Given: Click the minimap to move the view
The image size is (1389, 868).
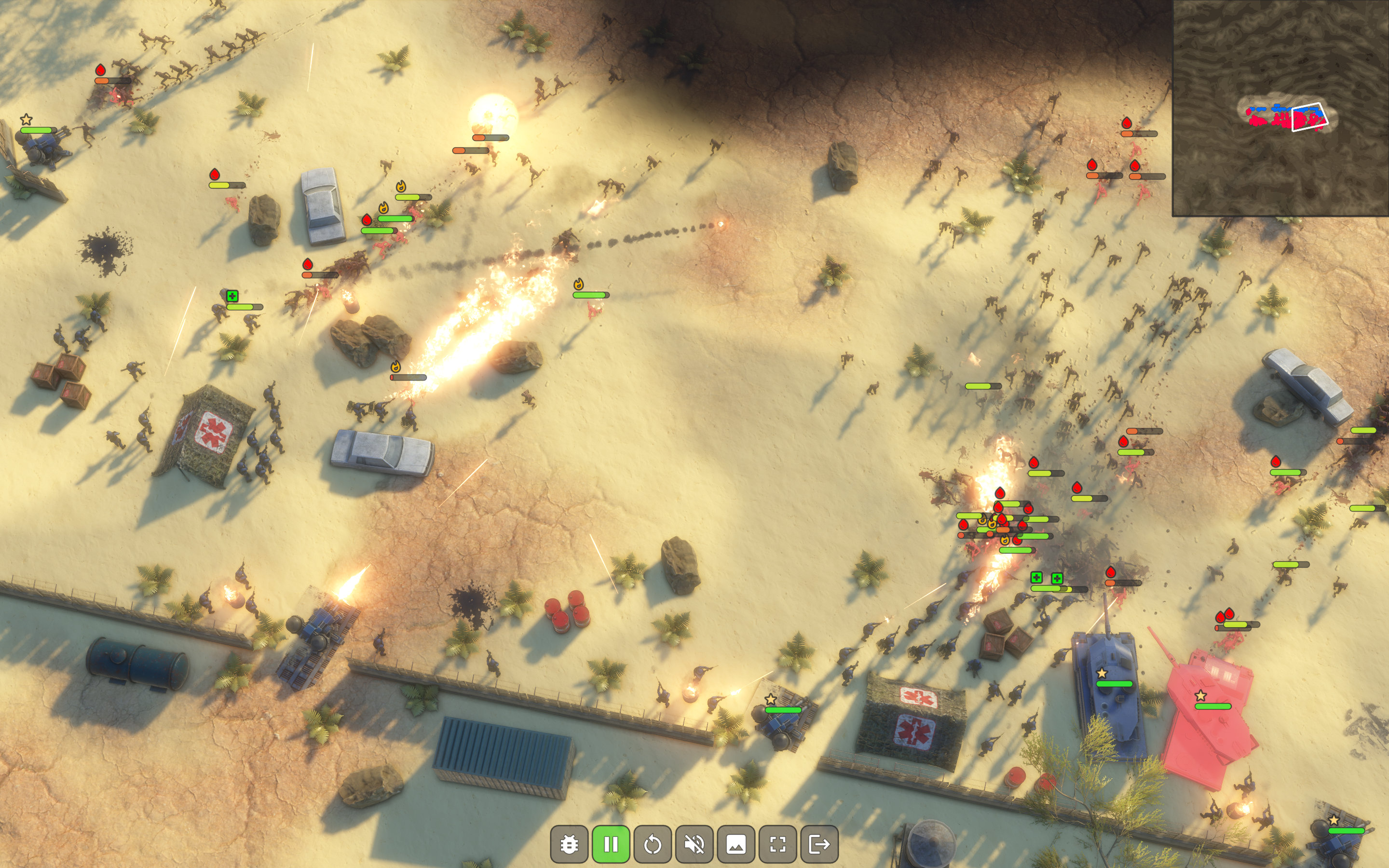Looking at the screenshot, I should tap(1280, 108).
